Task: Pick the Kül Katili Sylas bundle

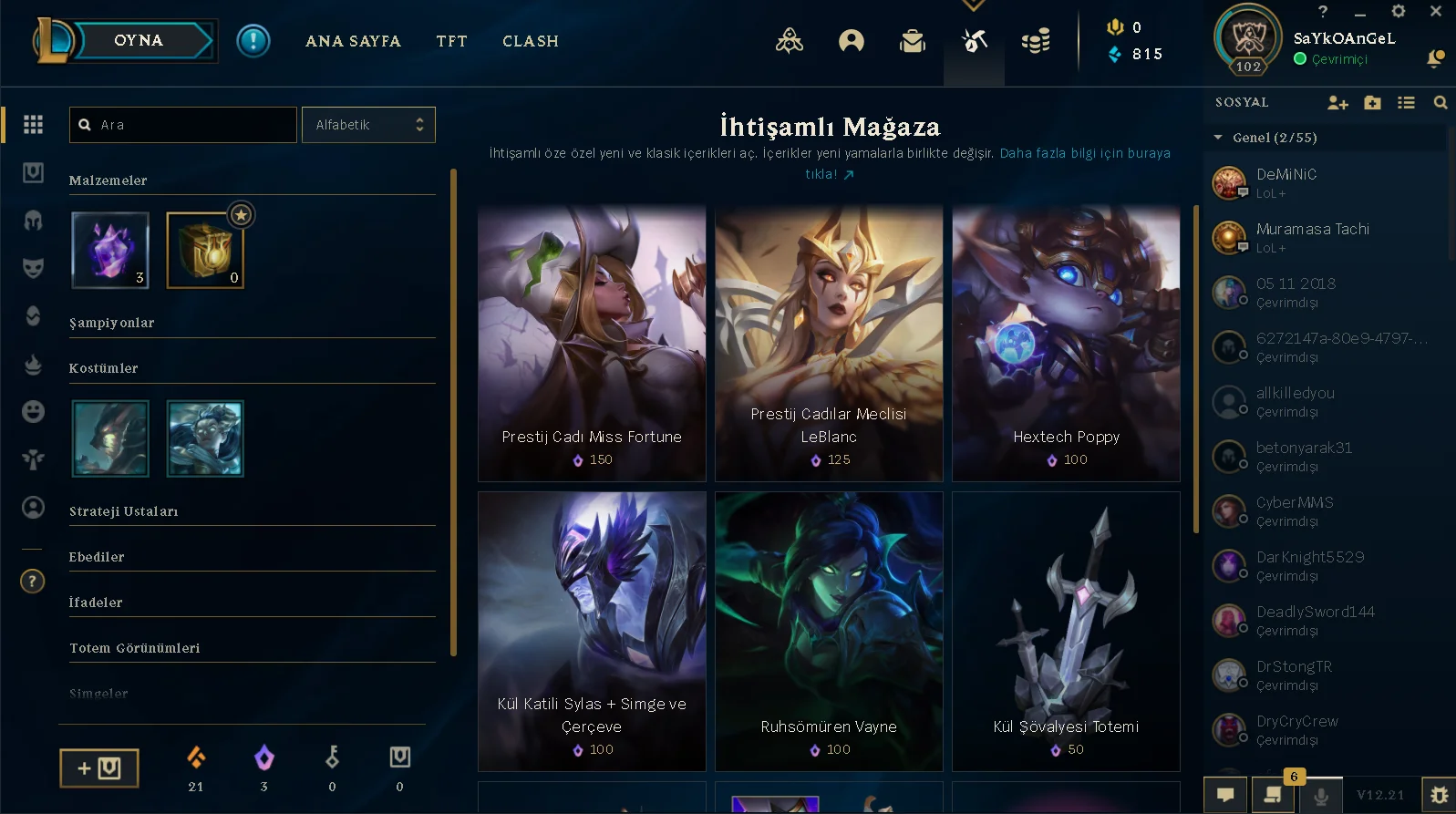Action: click(592, 631)
